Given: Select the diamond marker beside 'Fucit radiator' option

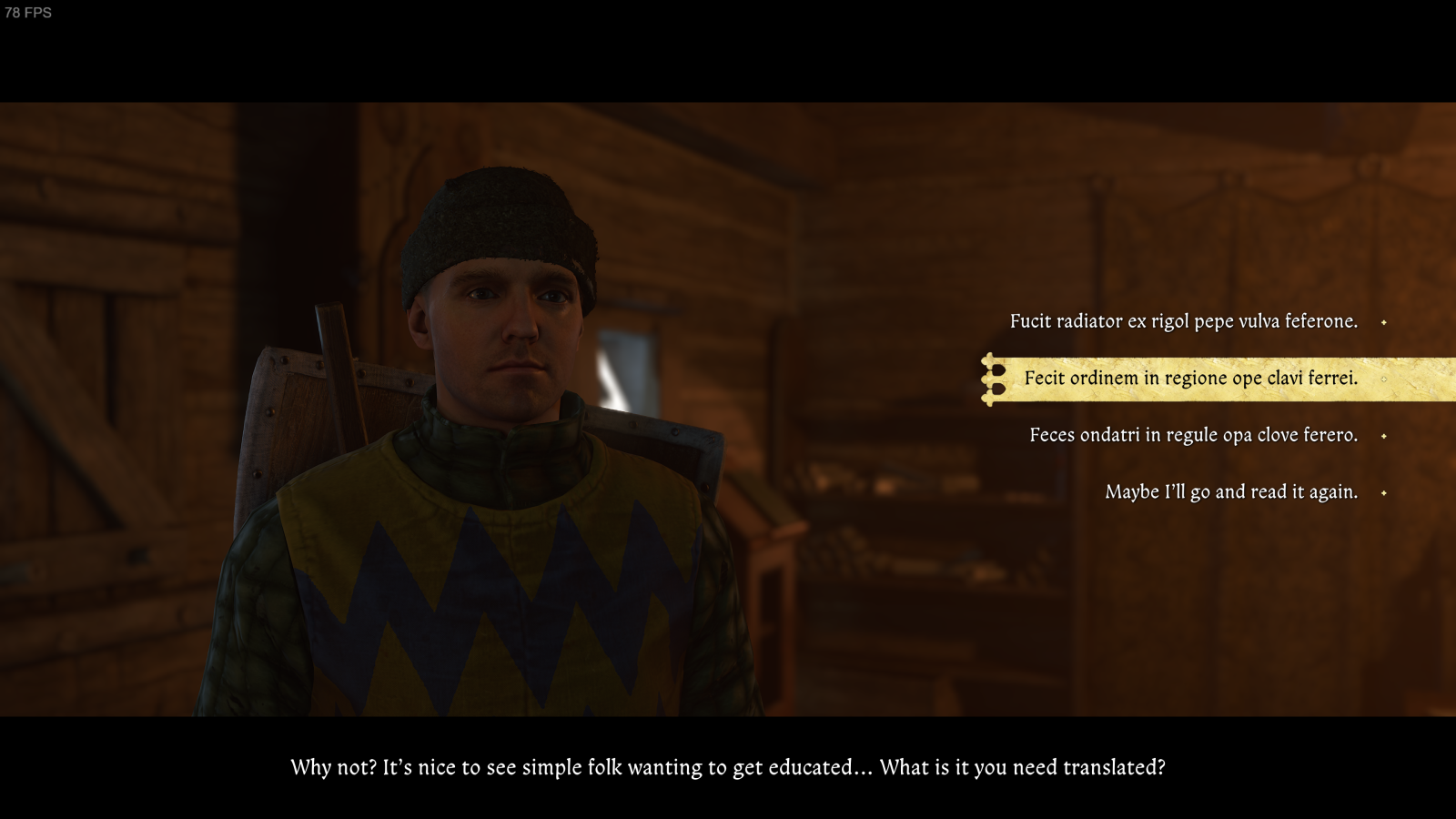Looking at the screenshot, I should 1385,321.
